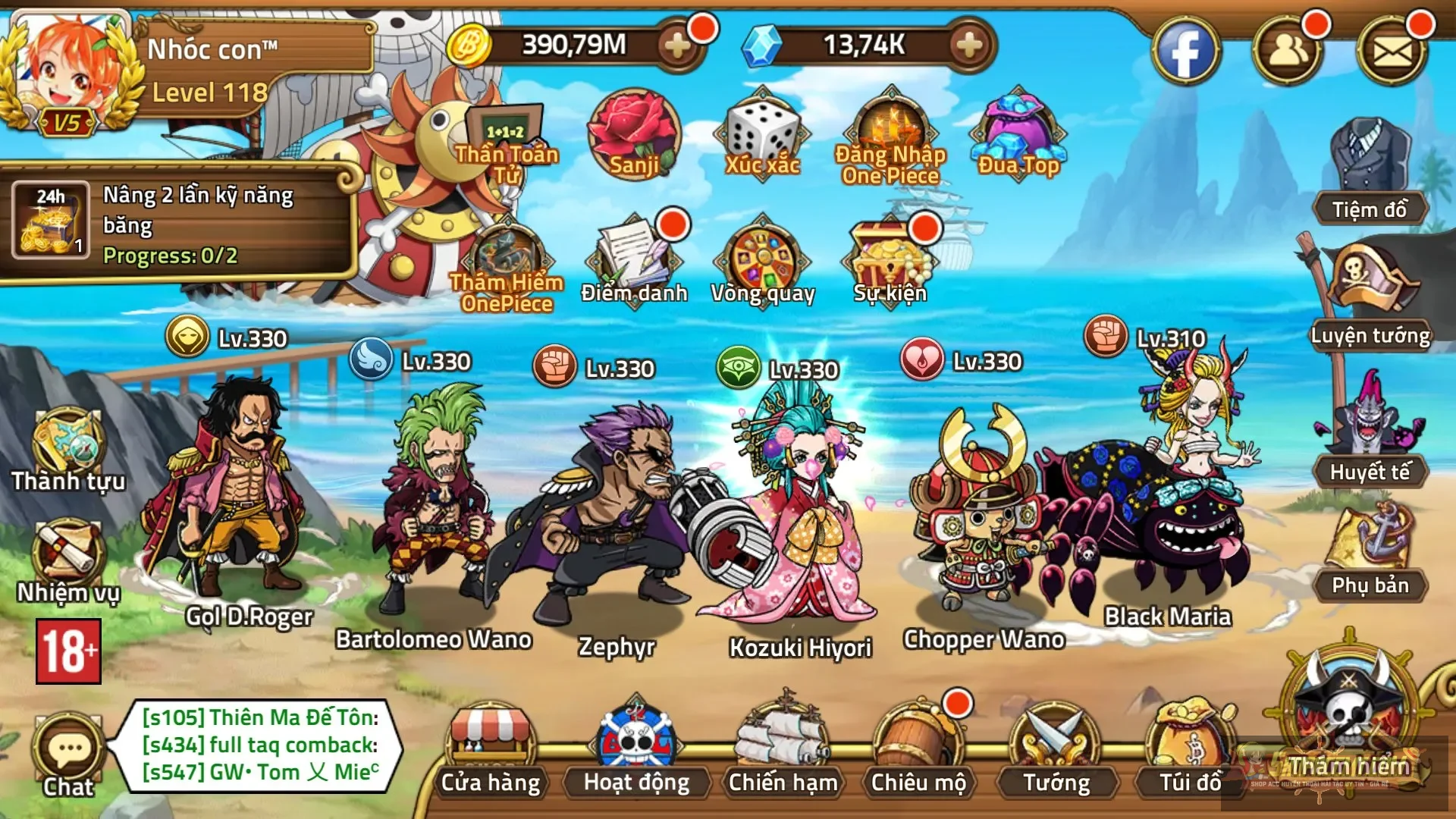Open the mail envelope inbox
Viewport: 1456px width, 819px height.
pyautogui.click(x=1392, y=52)
